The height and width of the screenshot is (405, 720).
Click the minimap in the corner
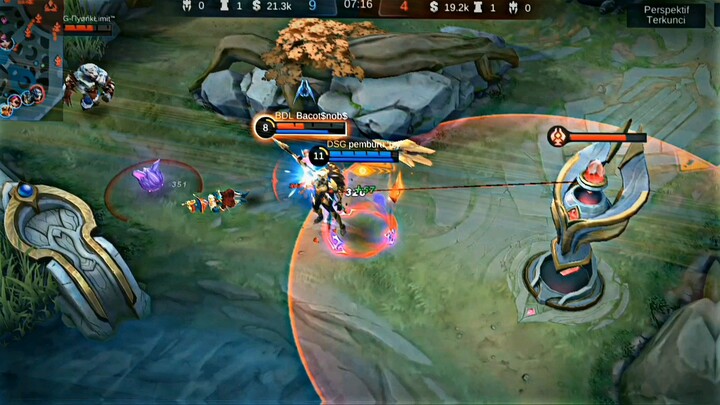28,57
